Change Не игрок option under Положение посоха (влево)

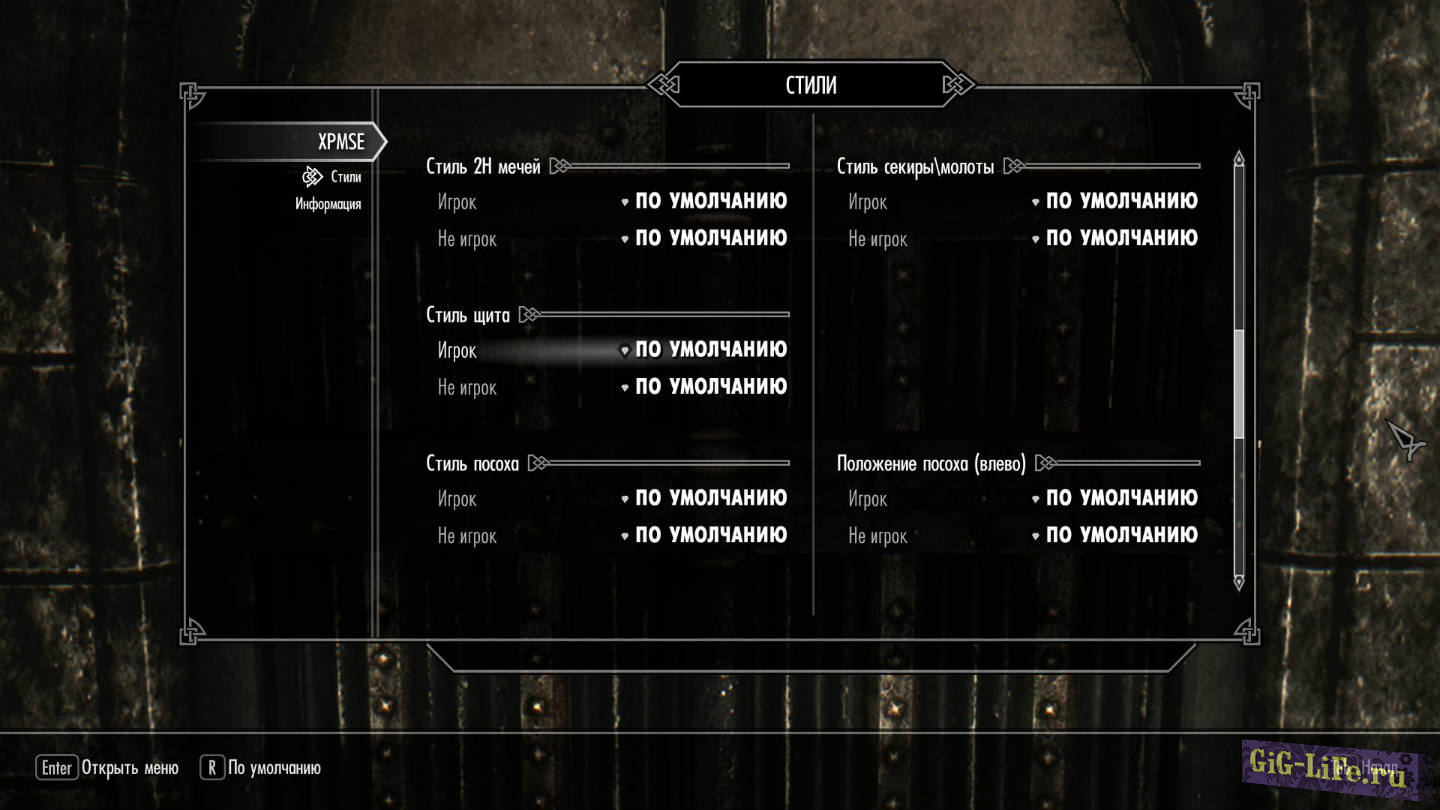click(x=1121, y=535)
